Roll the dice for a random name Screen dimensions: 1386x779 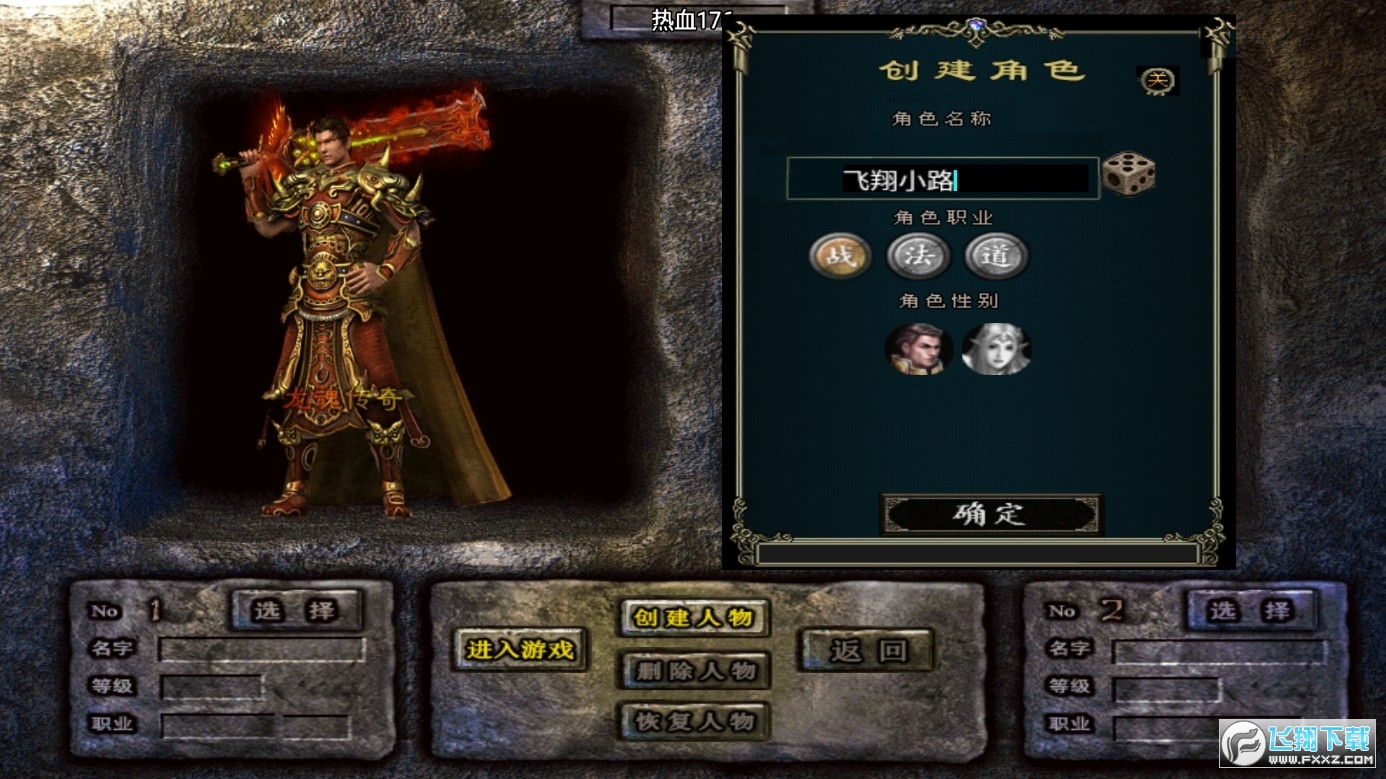pos(1128,175)
